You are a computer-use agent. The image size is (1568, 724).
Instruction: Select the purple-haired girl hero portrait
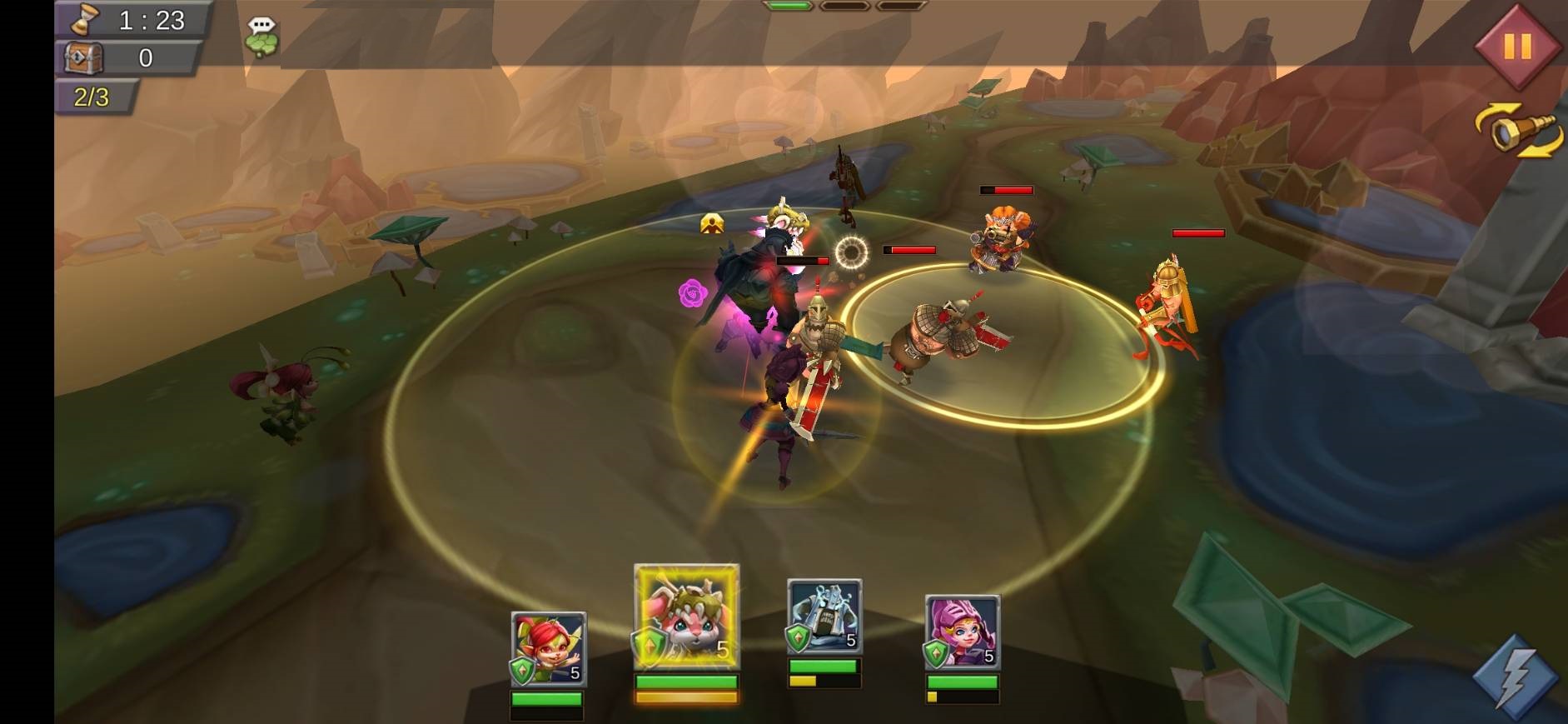click(x=962, y=633)
